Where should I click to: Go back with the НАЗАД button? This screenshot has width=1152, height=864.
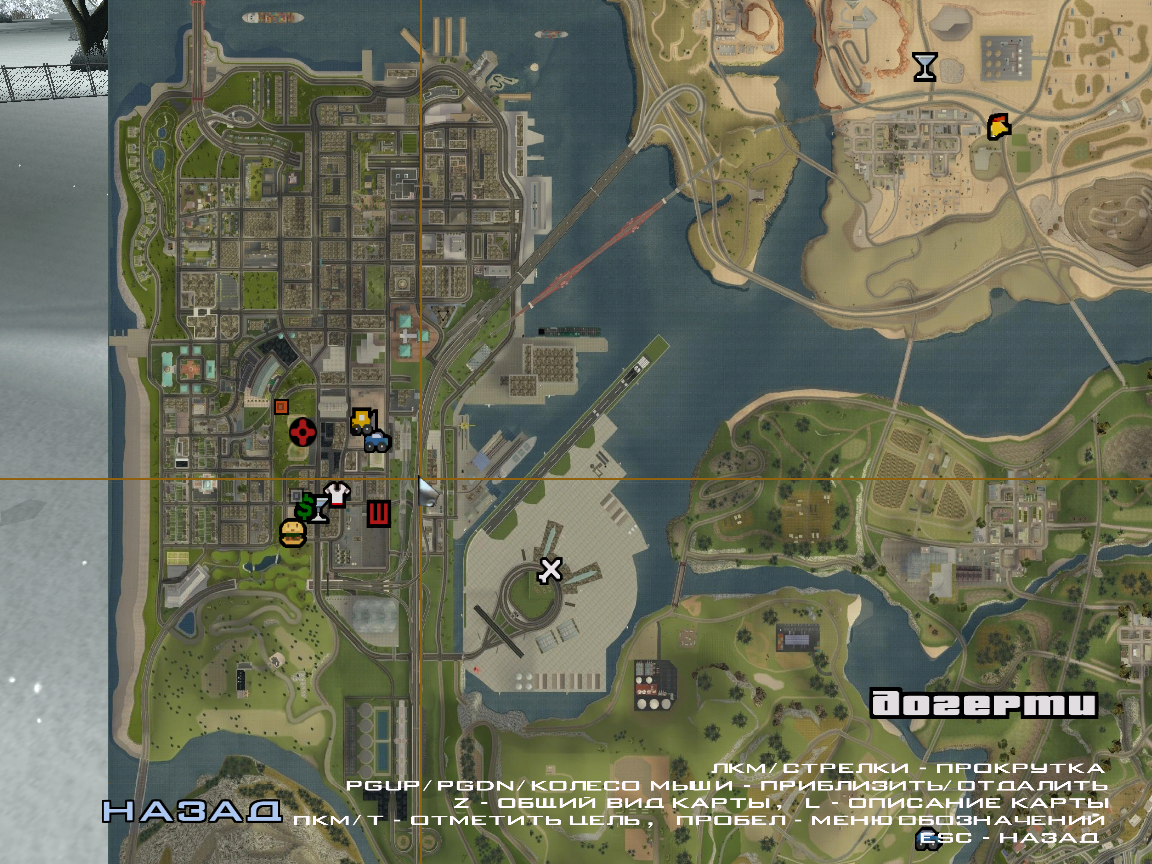192,811
